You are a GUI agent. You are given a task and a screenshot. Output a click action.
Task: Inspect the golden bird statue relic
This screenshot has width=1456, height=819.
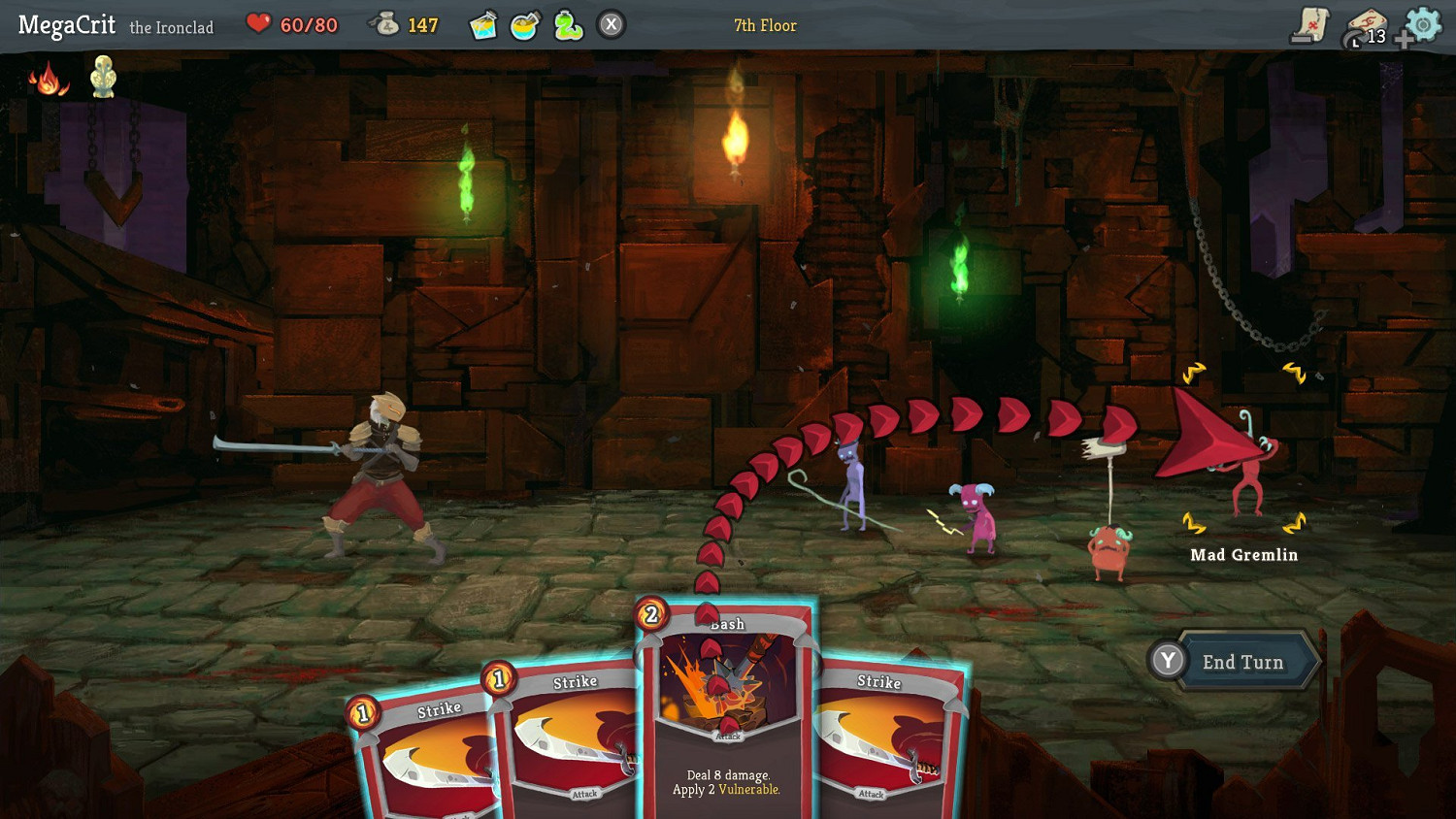(x=103, y=76)
